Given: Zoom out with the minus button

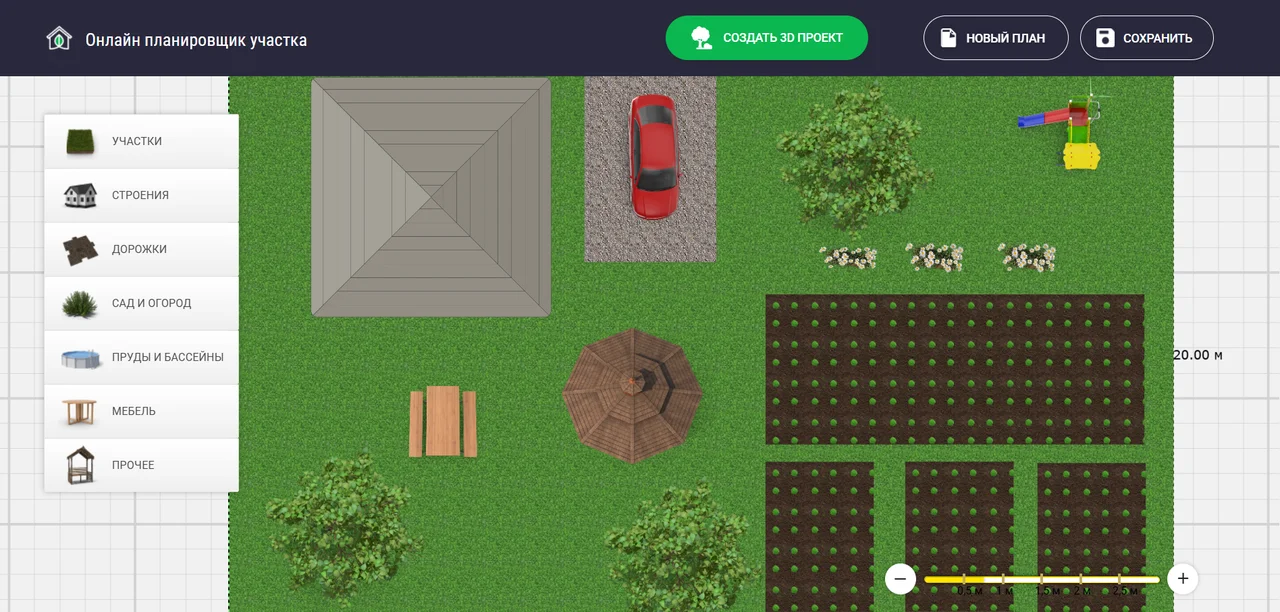Looking at the screenshot, I should 900,579.
